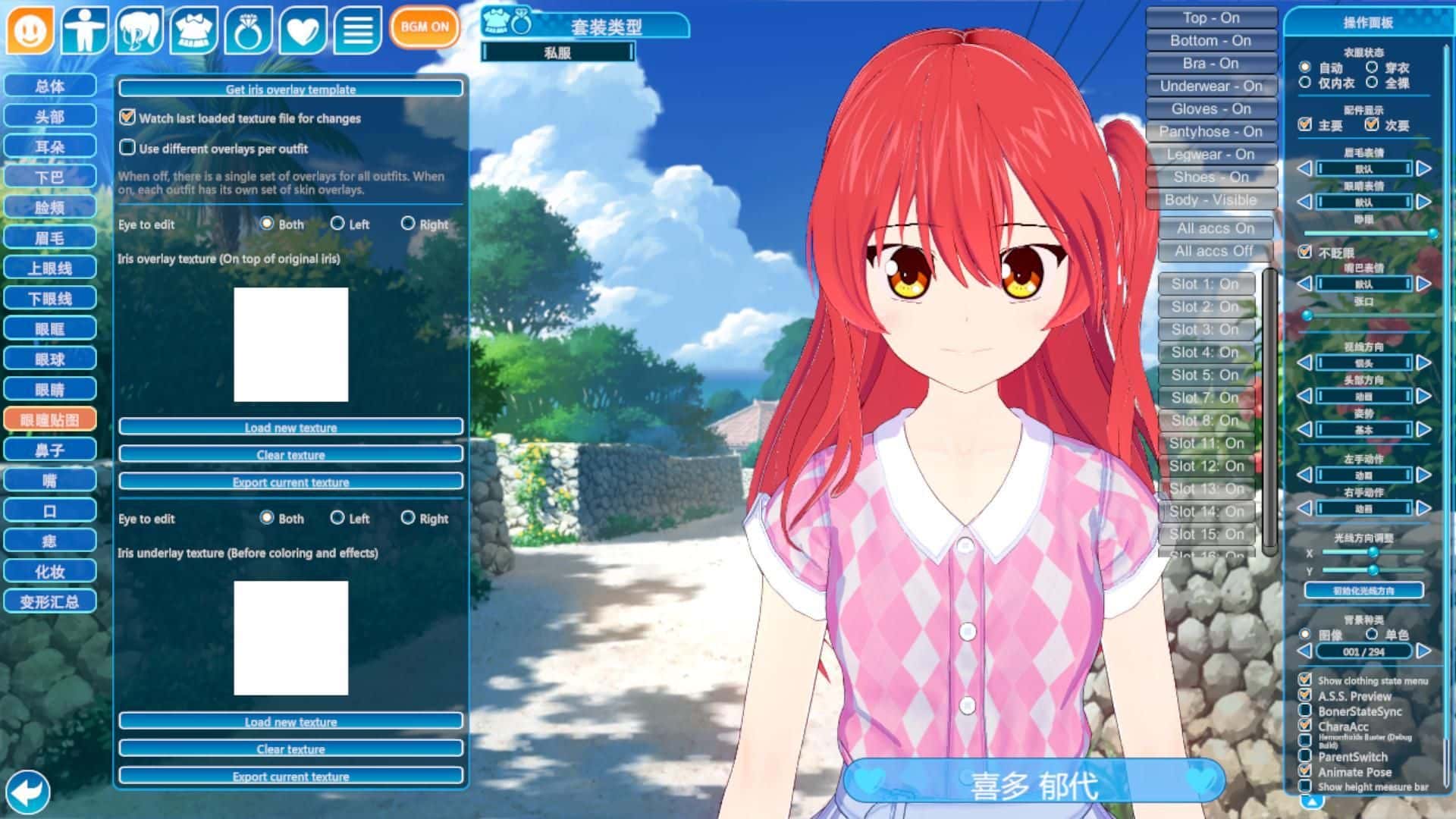Go back with the arrow button

[28, 792]
